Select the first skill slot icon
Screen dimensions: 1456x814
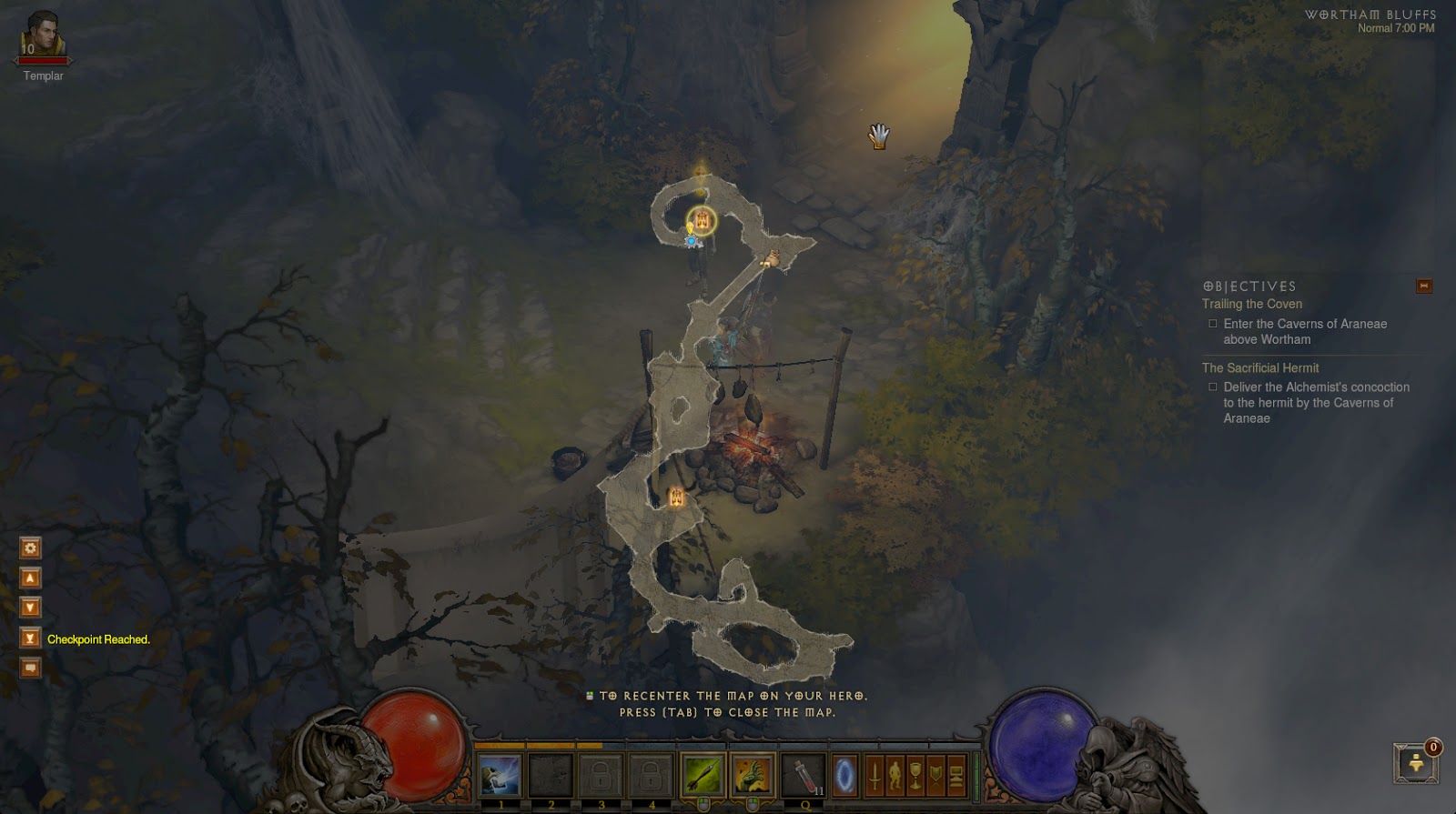pyautogui.click(x=500, y=776)
